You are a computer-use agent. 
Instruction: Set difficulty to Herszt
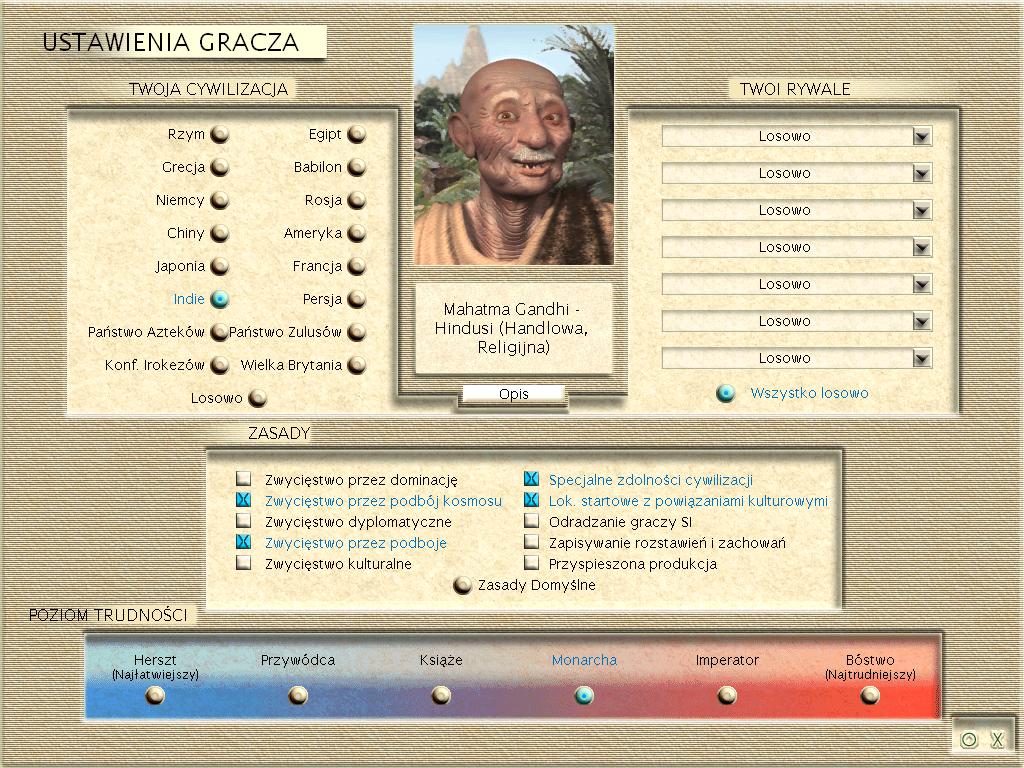(155, 695)
